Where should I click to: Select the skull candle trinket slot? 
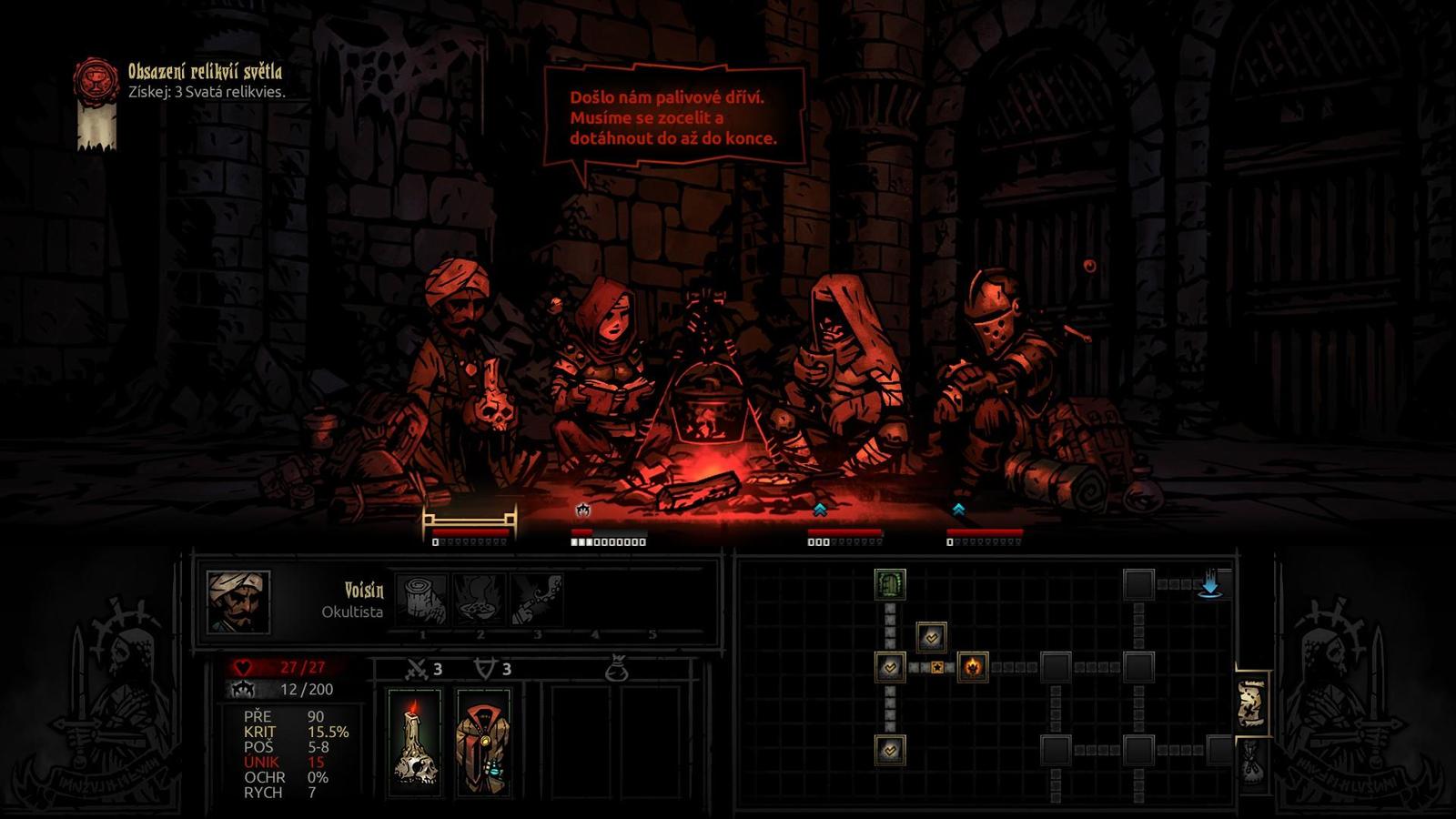pyautogui.click(x=415, y=742)
